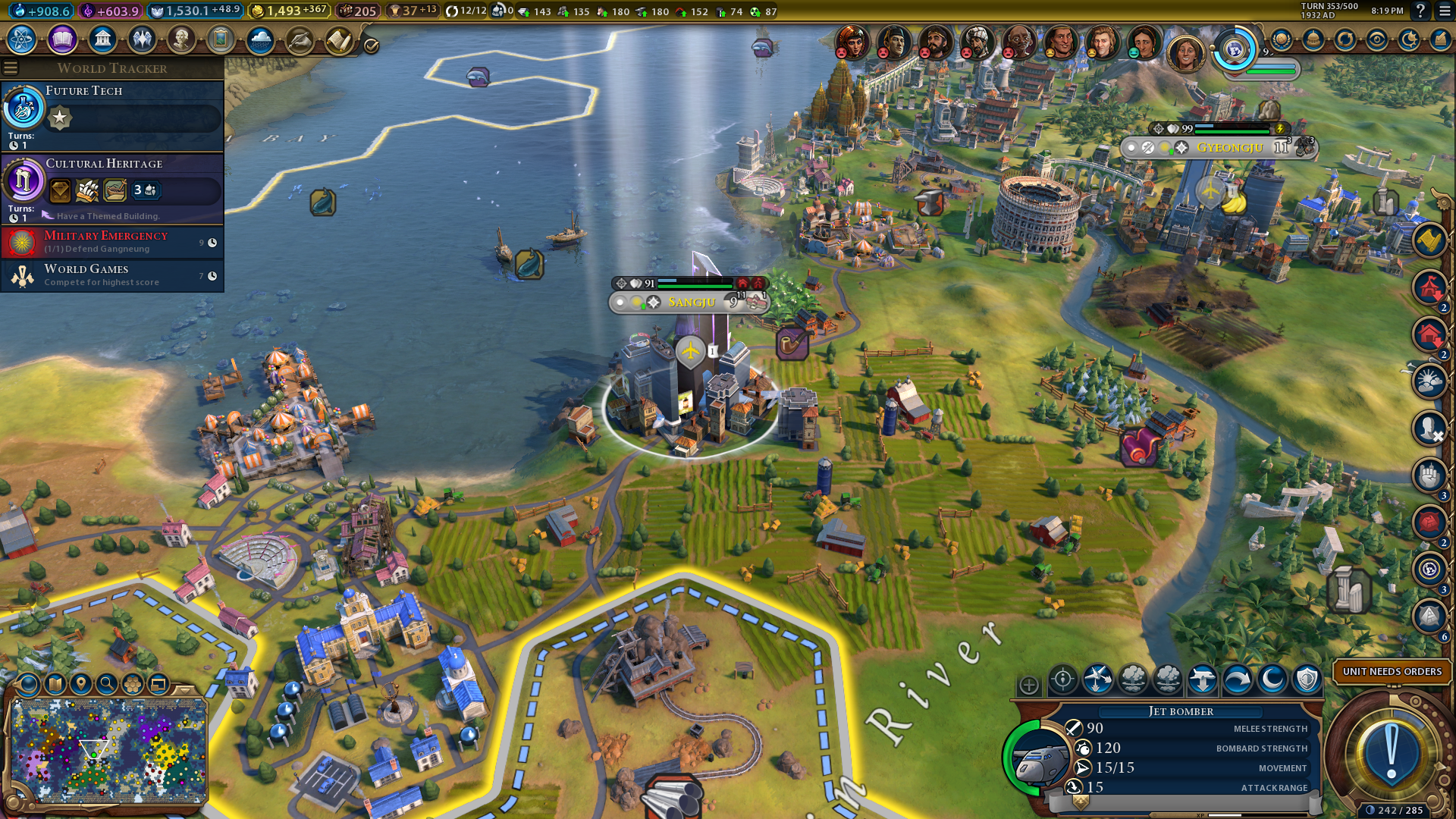Open the Climate rain cloud button
This screenshot has height=819, width=1456.
[x=260, y=39]
